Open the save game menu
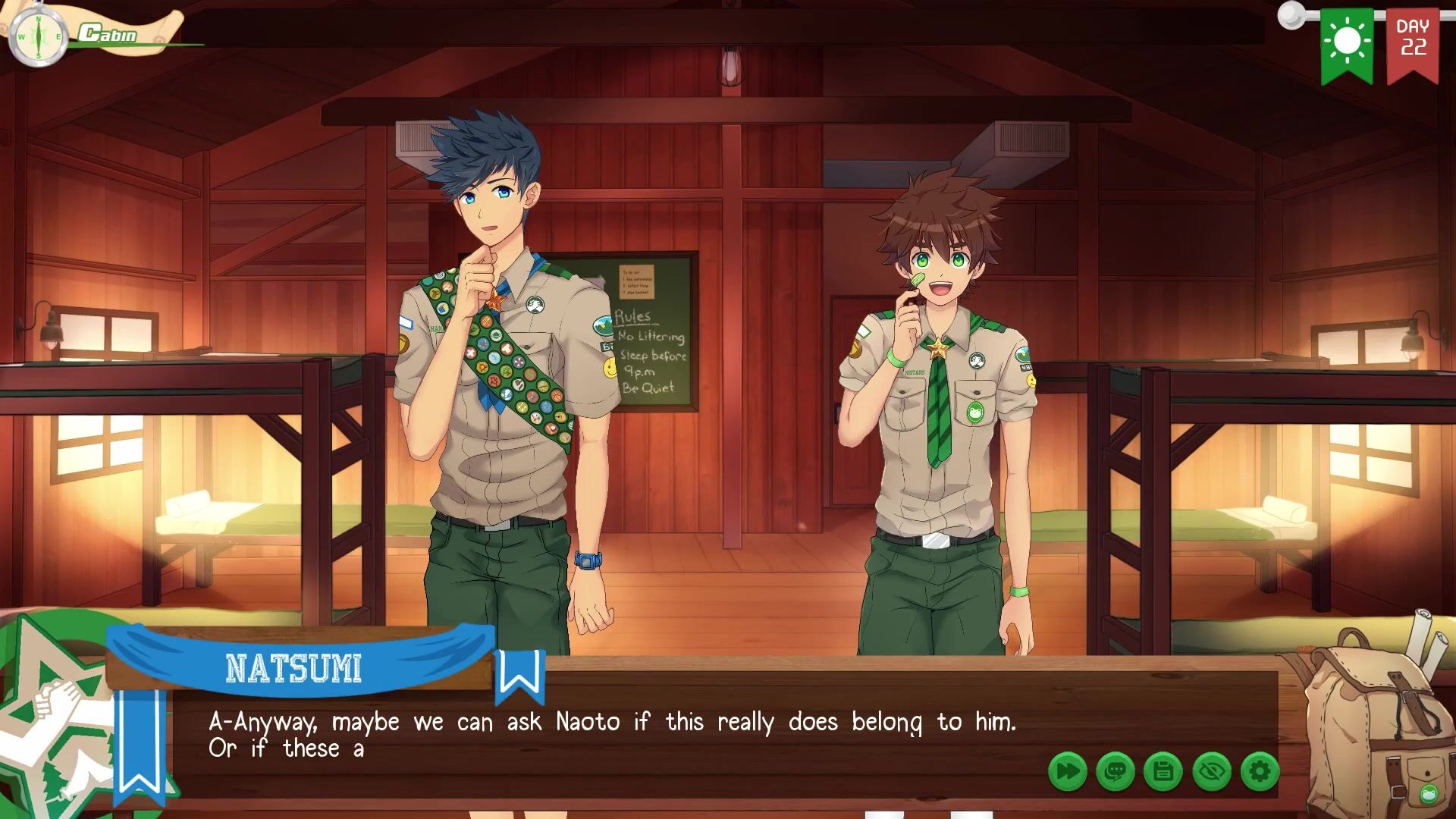Viewport: 1456px width, 819px height. coord(1163,772)
